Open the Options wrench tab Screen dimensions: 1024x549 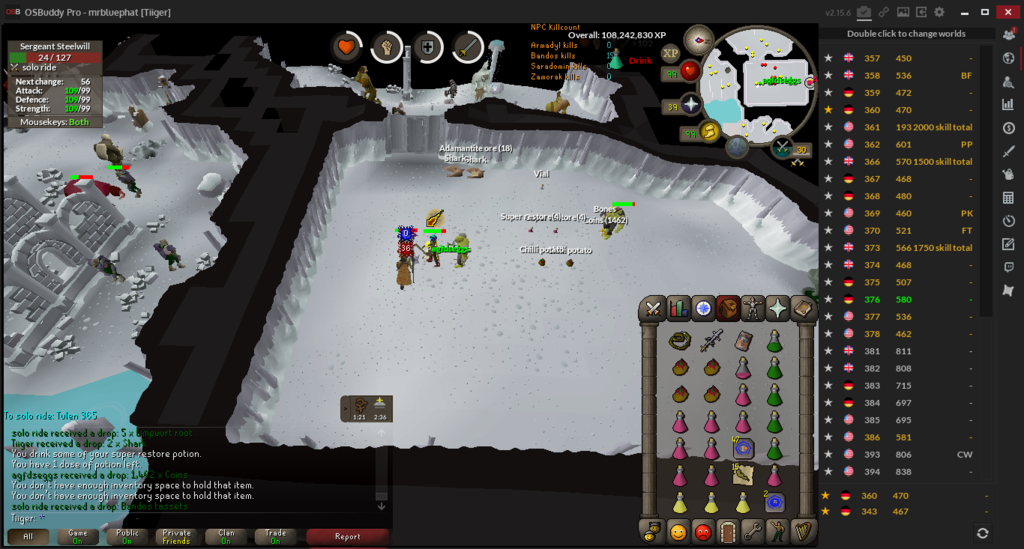753,531
